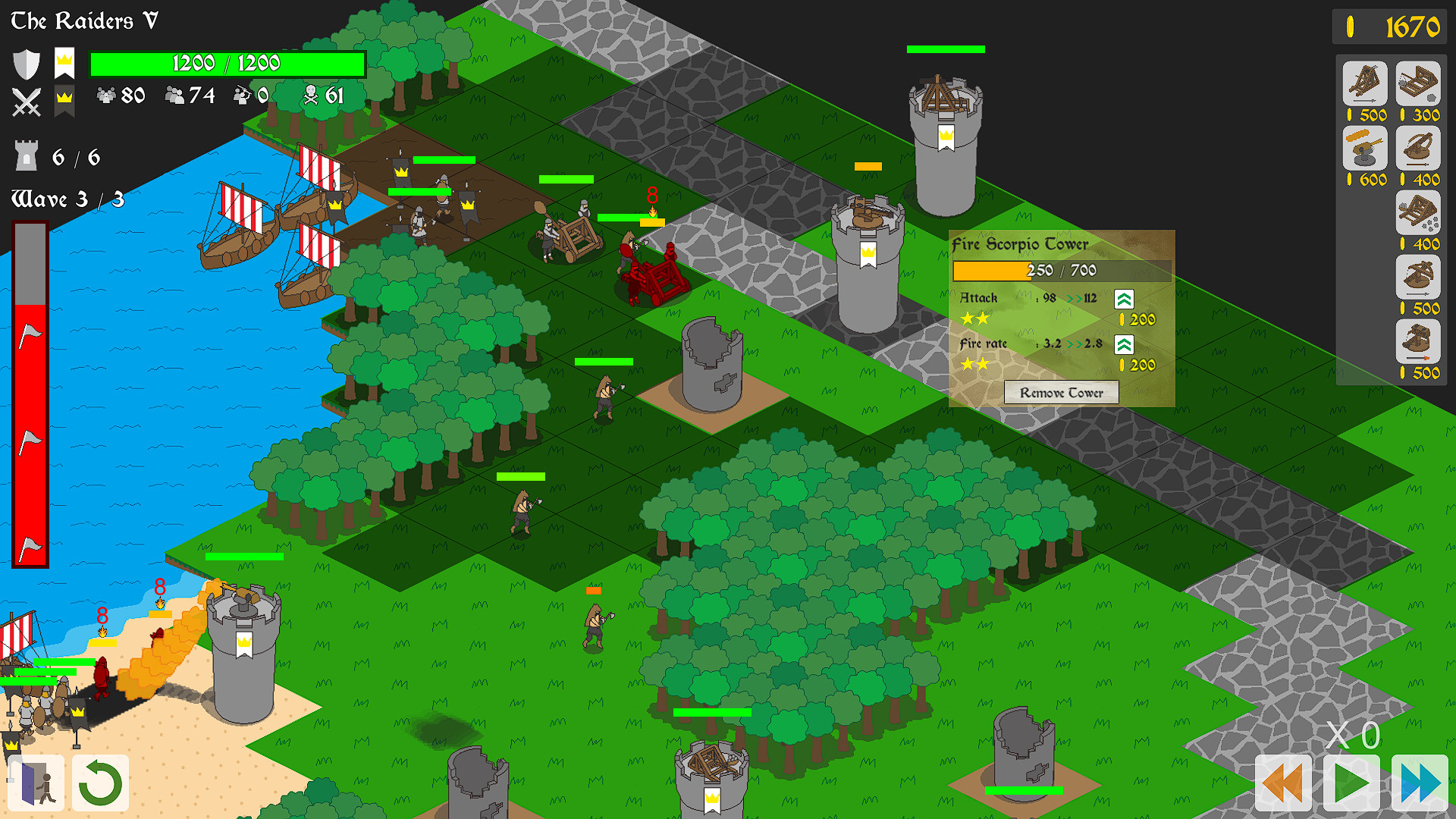Select the multi-rock Catapult tower costing 400
The image size is (1456, 819).
(x=1417, y=215)
